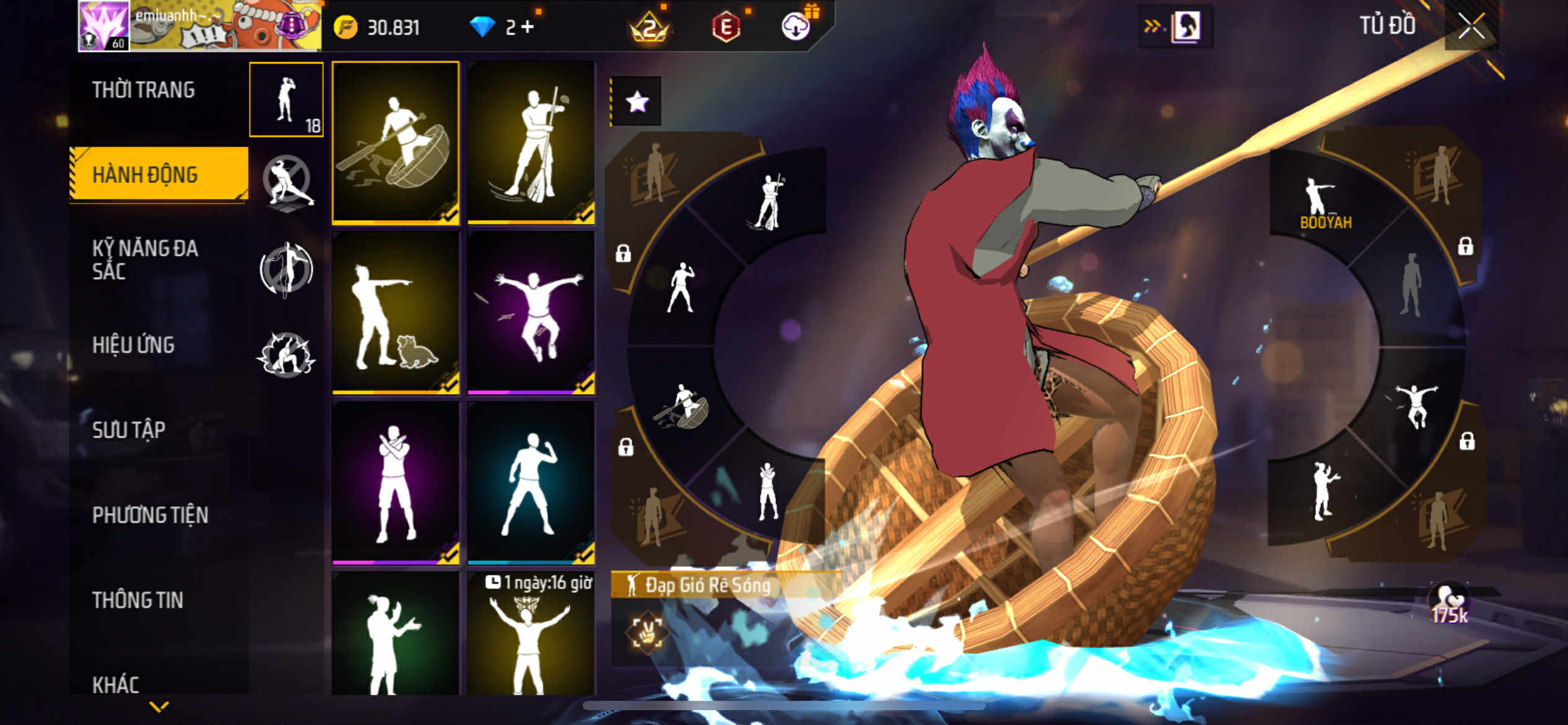Open the Hiệu Ứng category
The image size is (1568, 725).
tap(133, 345)
